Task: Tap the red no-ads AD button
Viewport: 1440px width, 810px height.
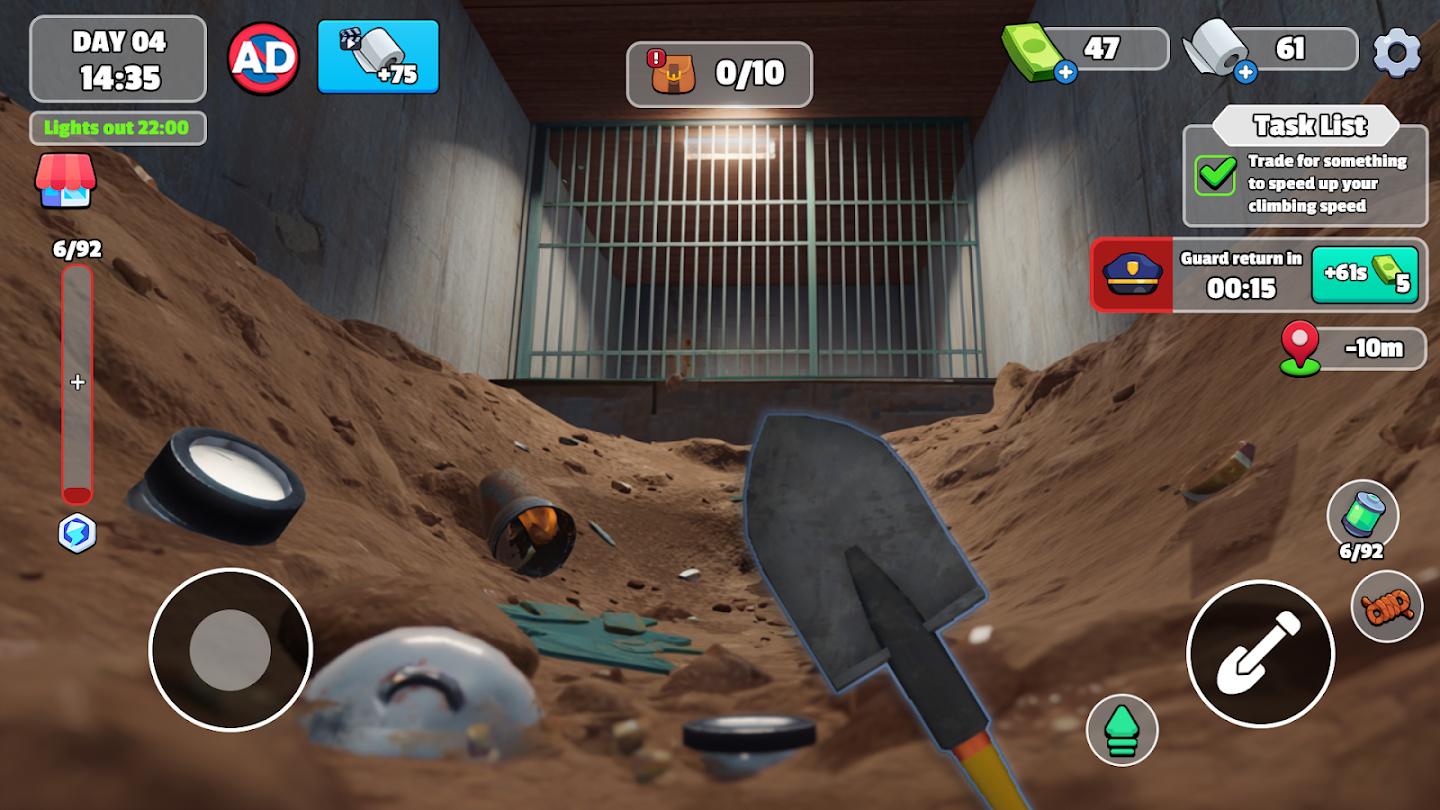Action: pyautogui.click(x=264, y=57)
